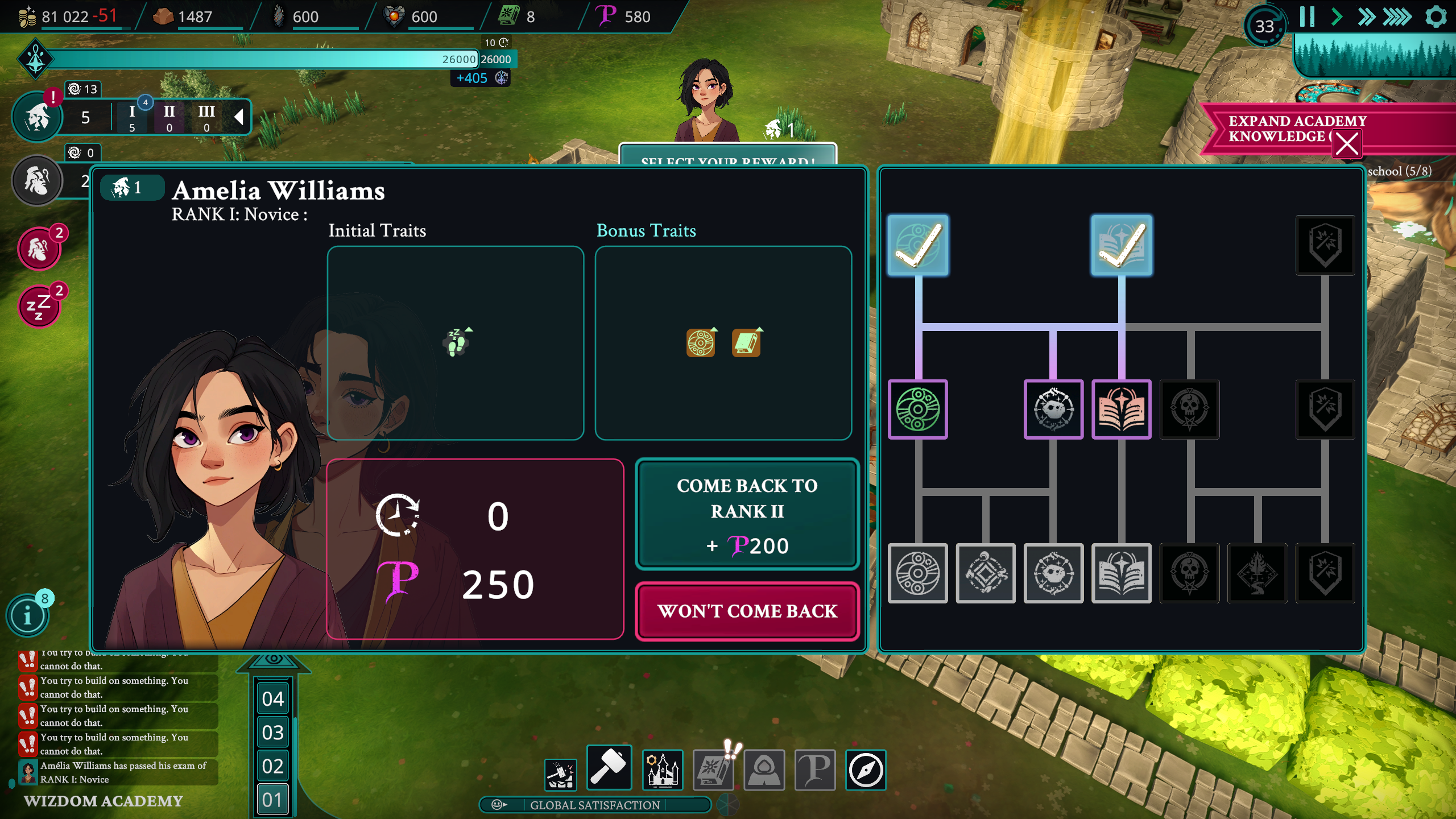This screenshot has width=1456, height=819.
Task: Open the info notifications button
Action: [27, 615]
